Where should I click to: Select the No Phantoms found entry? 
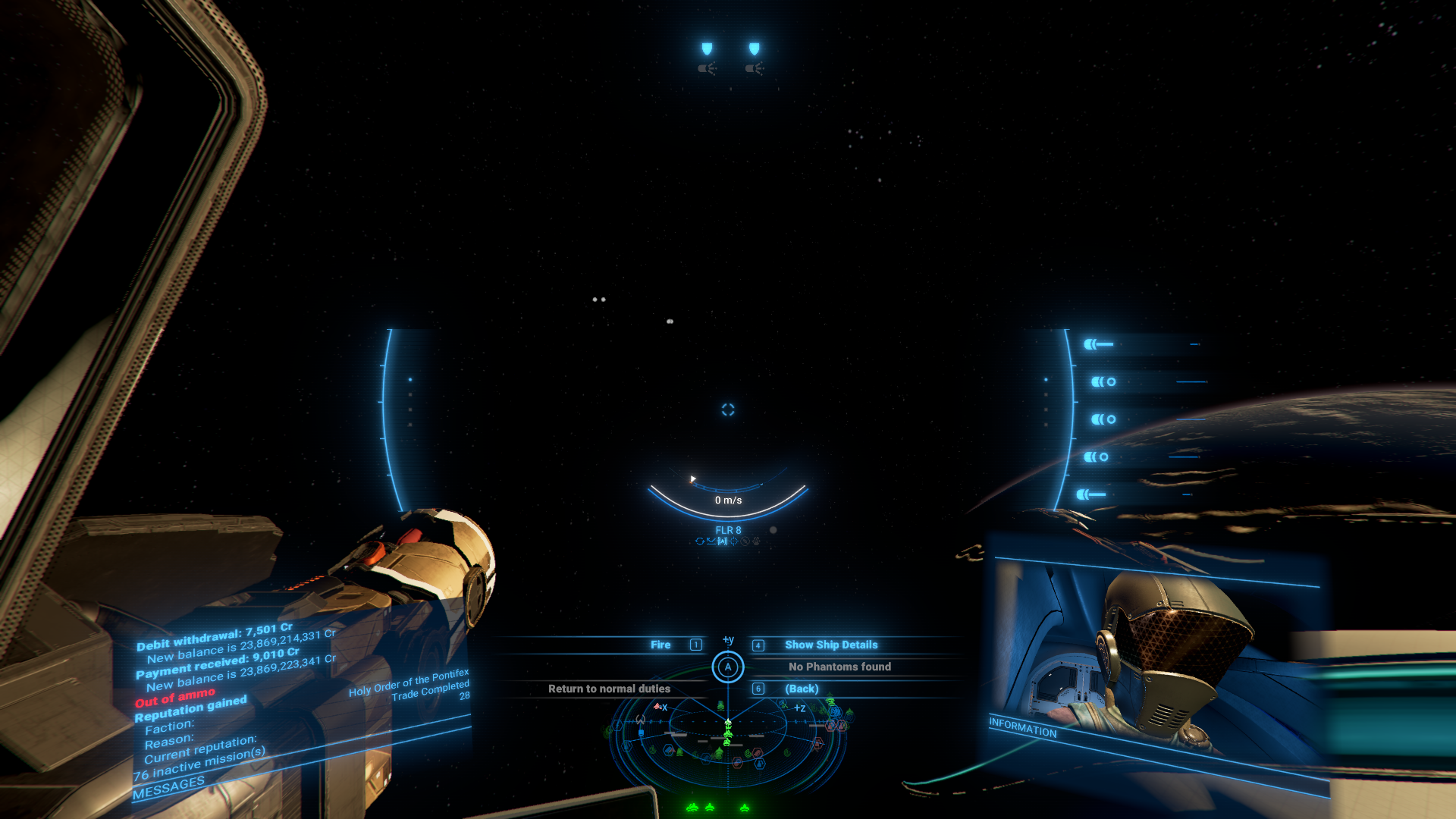[x=839, y=667]
